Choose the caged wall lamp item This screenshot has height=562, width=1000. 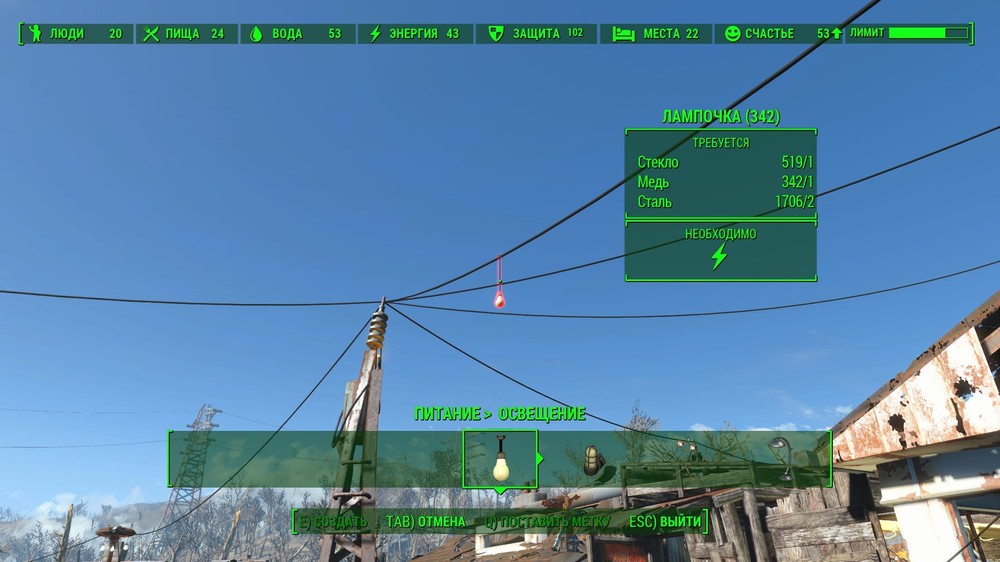click(593, 460)
